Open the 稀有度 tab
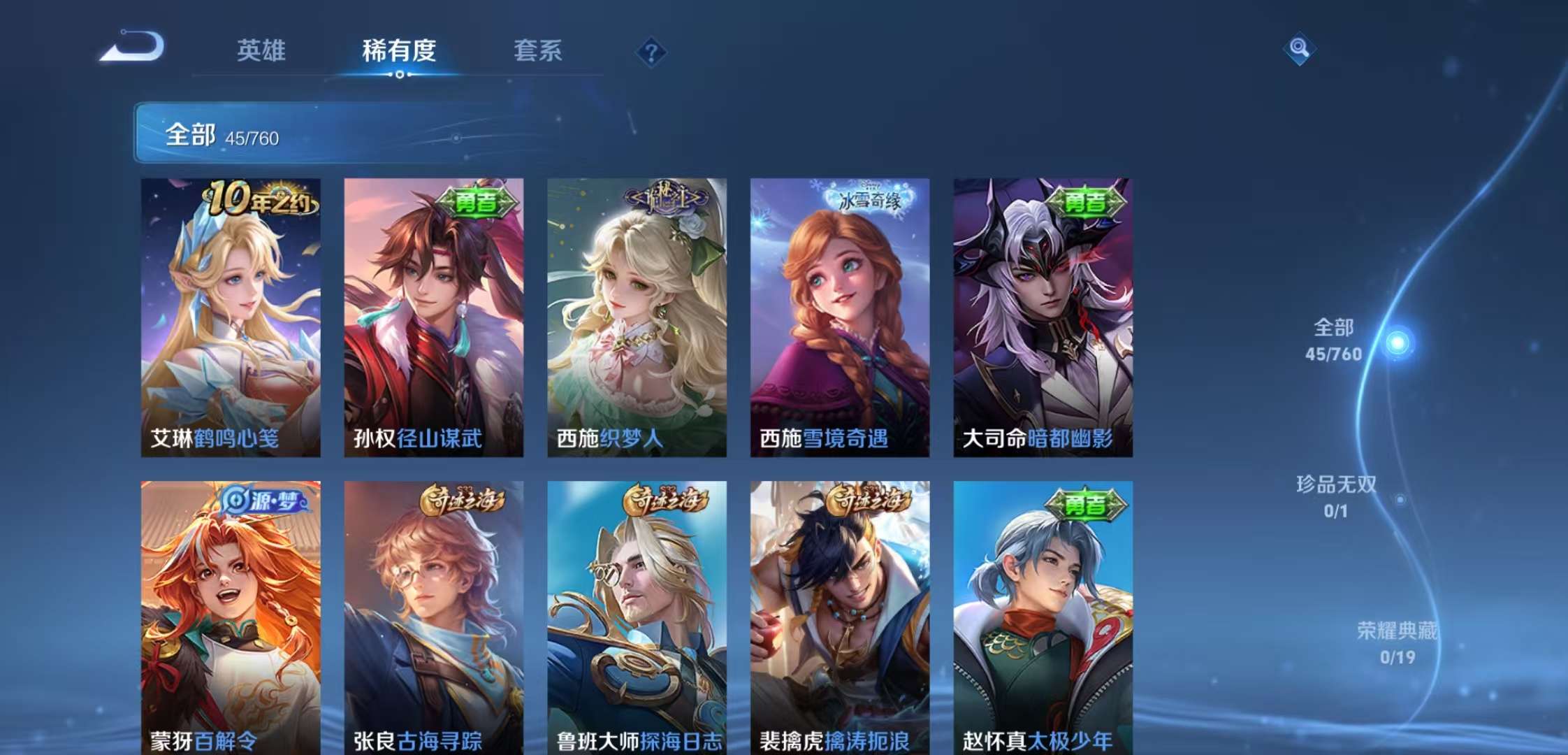1568x755 pixels. tap(396, 50)
